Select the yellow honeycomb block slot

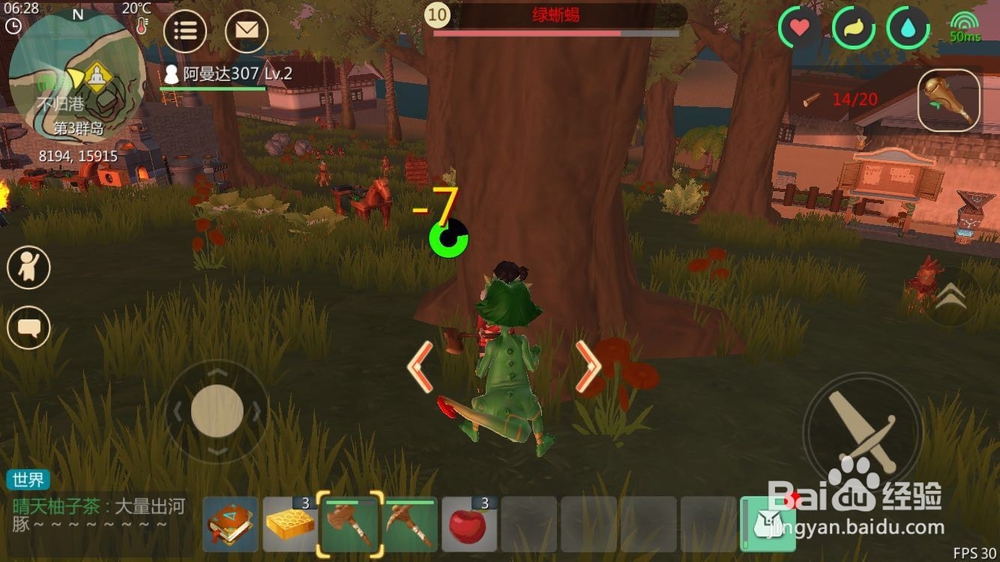290,524
